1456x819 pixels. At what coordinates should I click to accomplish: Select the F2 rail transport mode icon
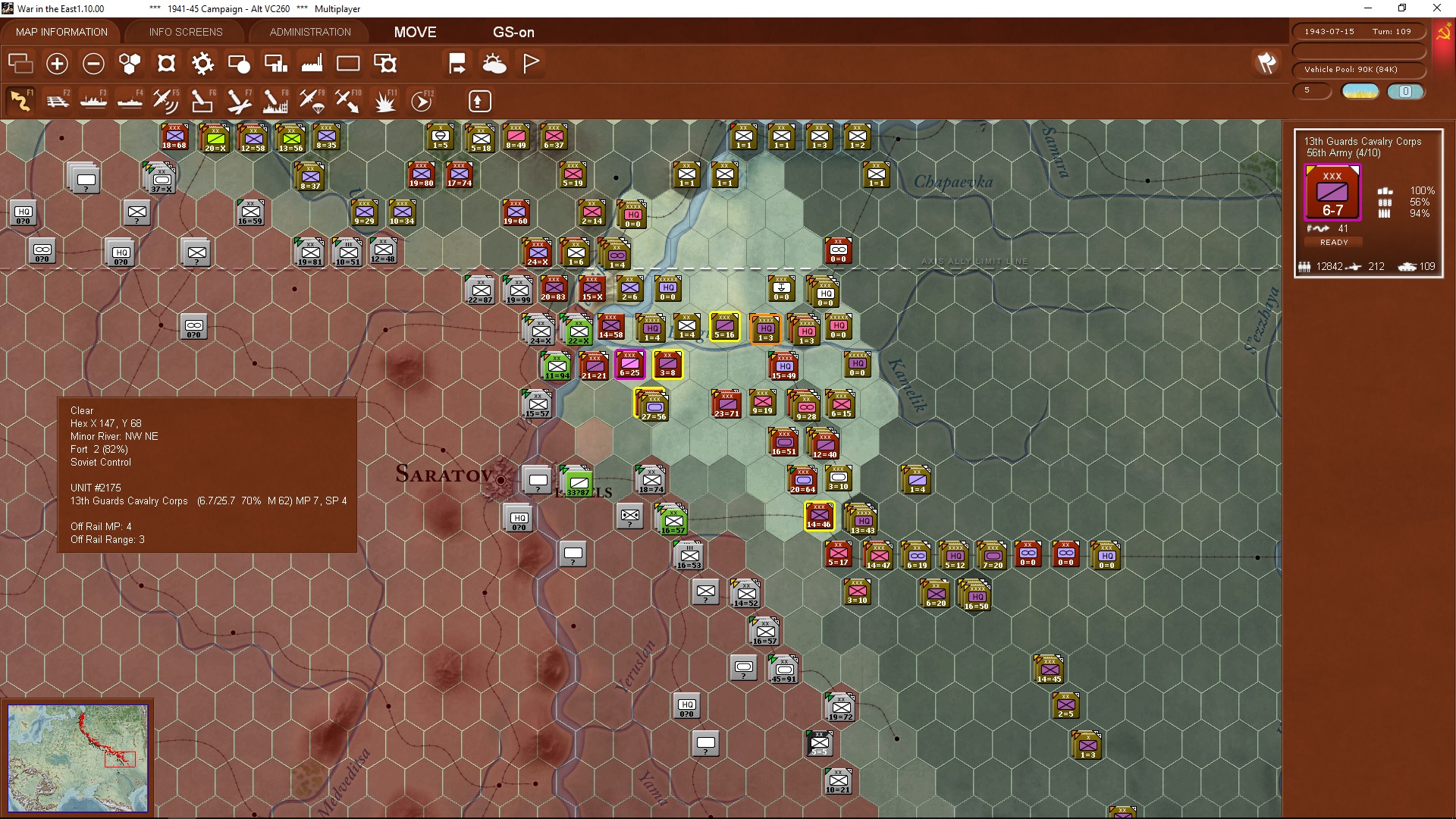58,100
